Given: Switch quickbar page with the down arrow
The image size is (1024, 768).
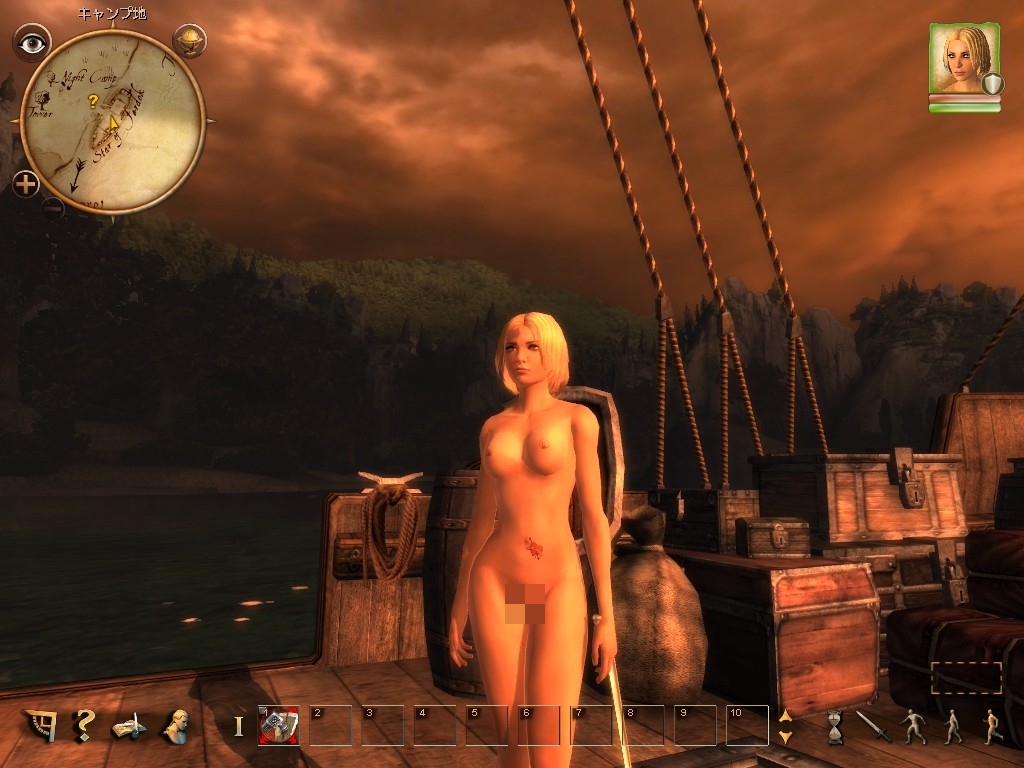Looking at the screenshot, I should (x=785, y=736).
